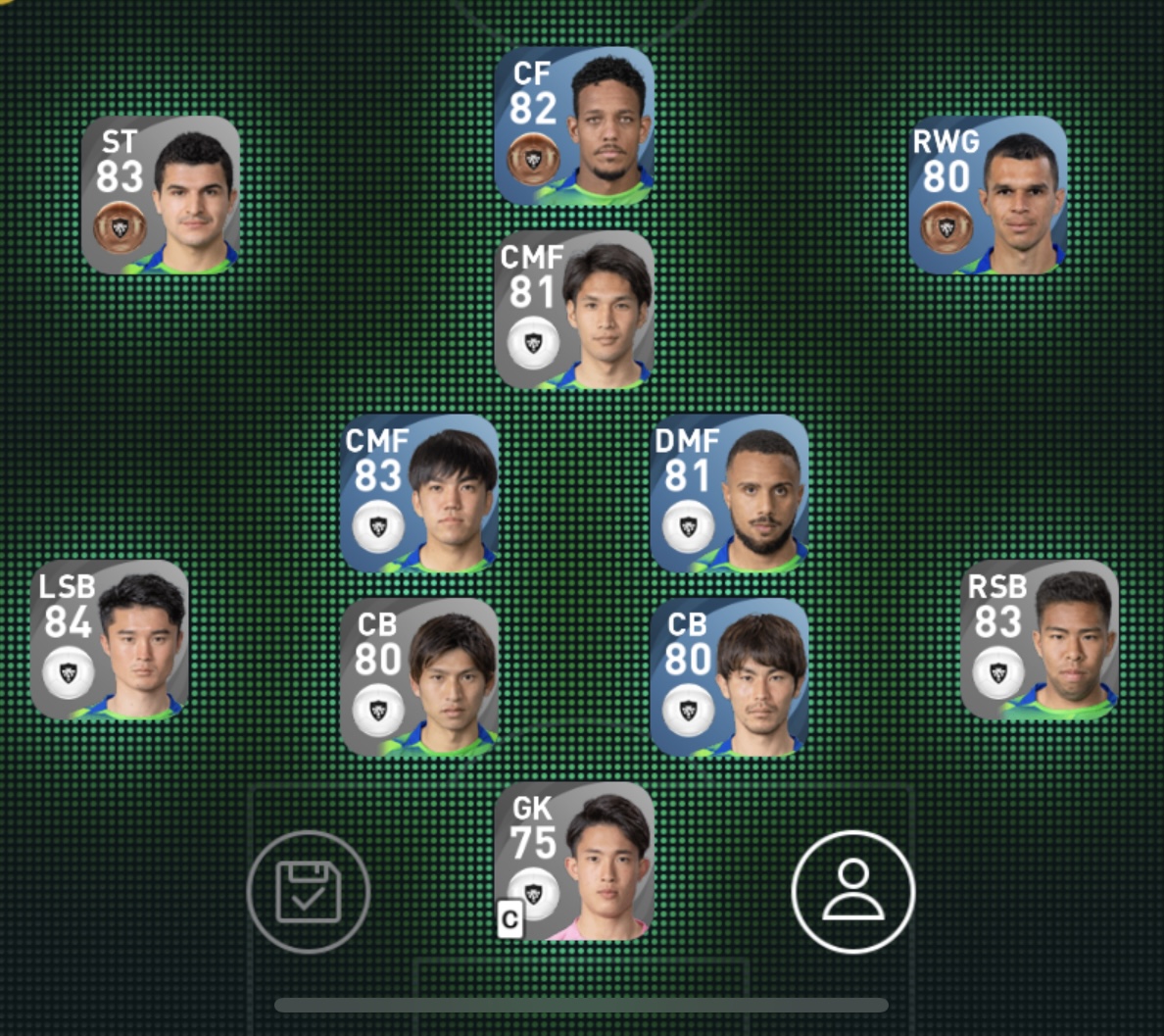Select the CMF 83 player card

[419, 494]
